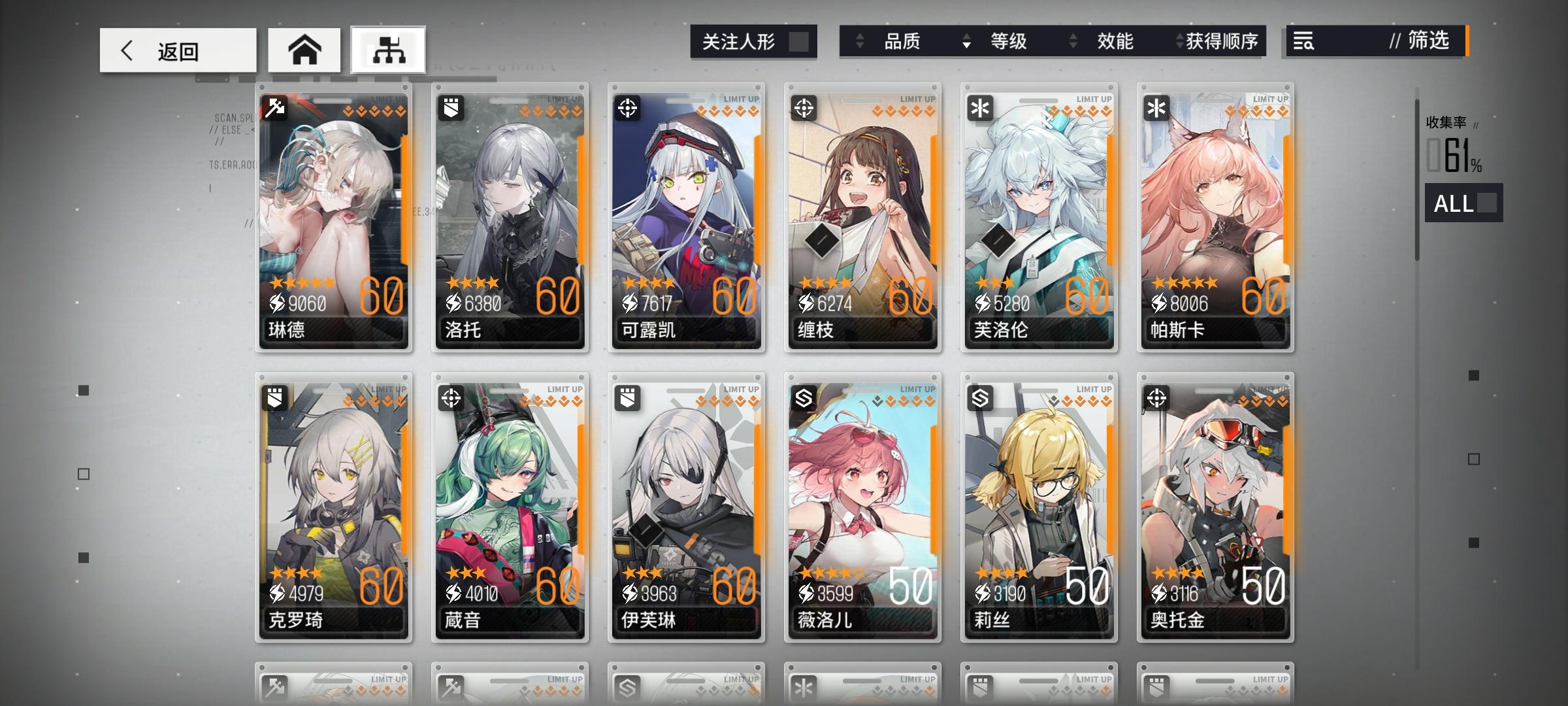This screenshot has height=706, width=1568.
Task: Click the 返回 back button
Action: tap(178, 50)
